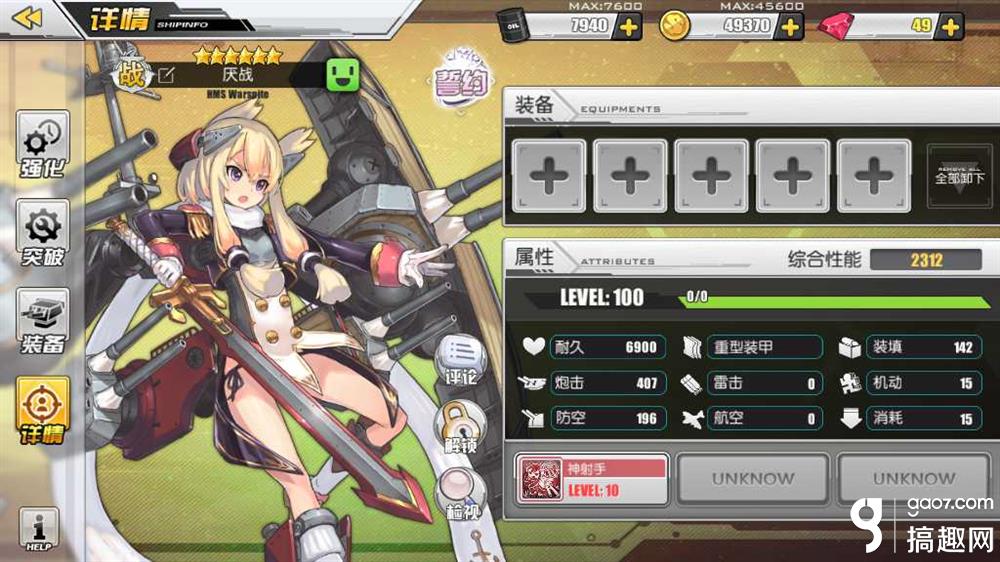Add gold coins with the plus button
The width and height of the screenshot is (1000, 562).
point(791,26)
